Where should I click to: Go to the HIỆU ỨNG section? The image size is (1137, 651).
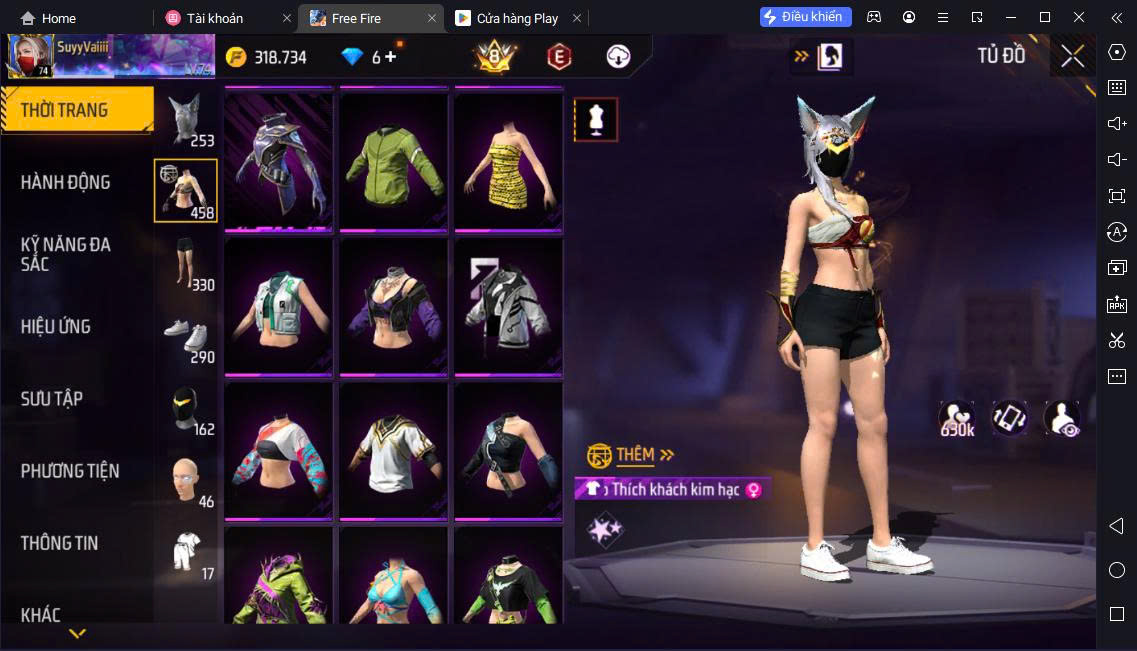point(56,327)
